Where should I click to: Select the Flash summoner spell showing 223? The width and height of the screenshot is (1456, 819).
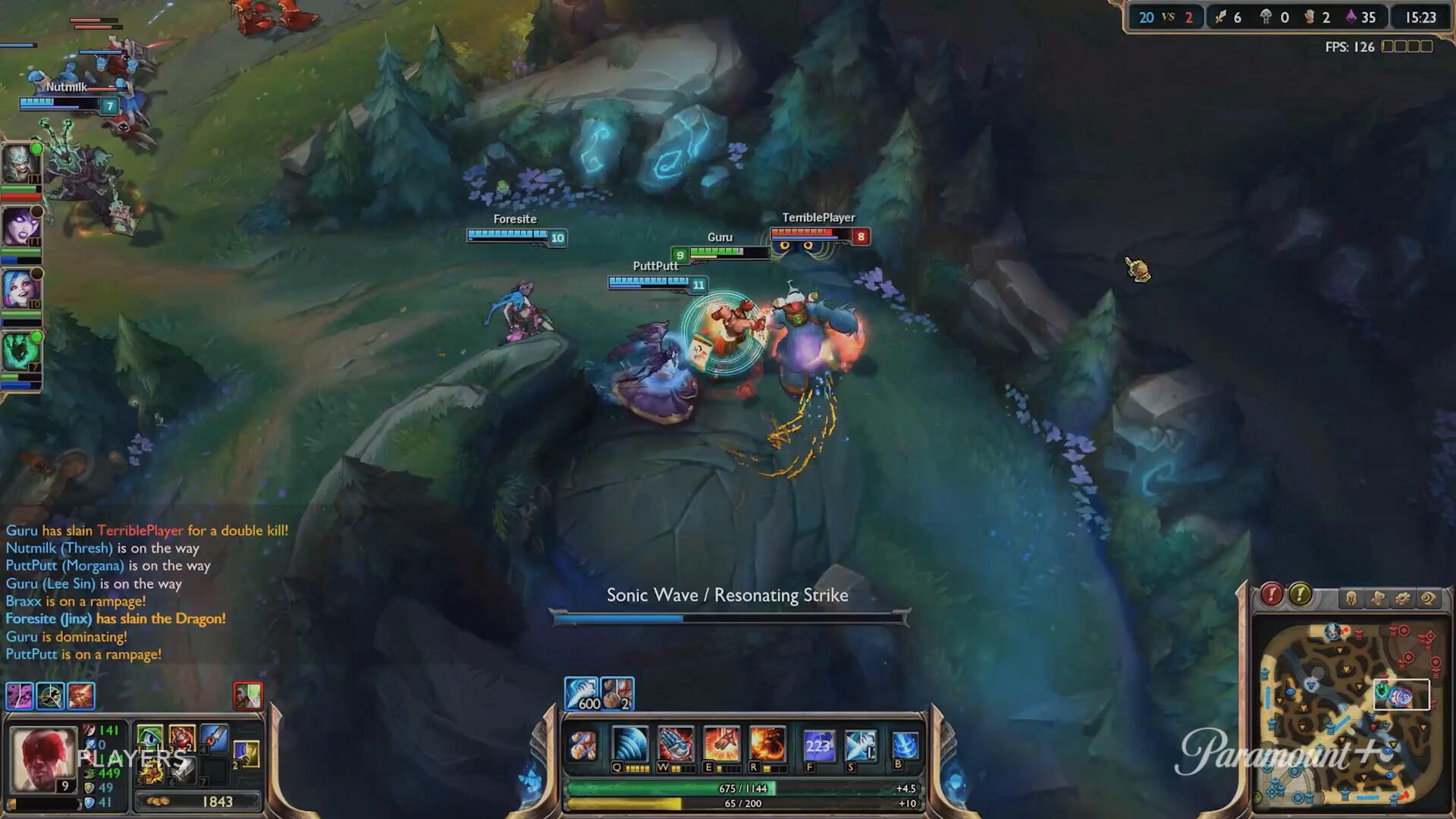[818, 745]
